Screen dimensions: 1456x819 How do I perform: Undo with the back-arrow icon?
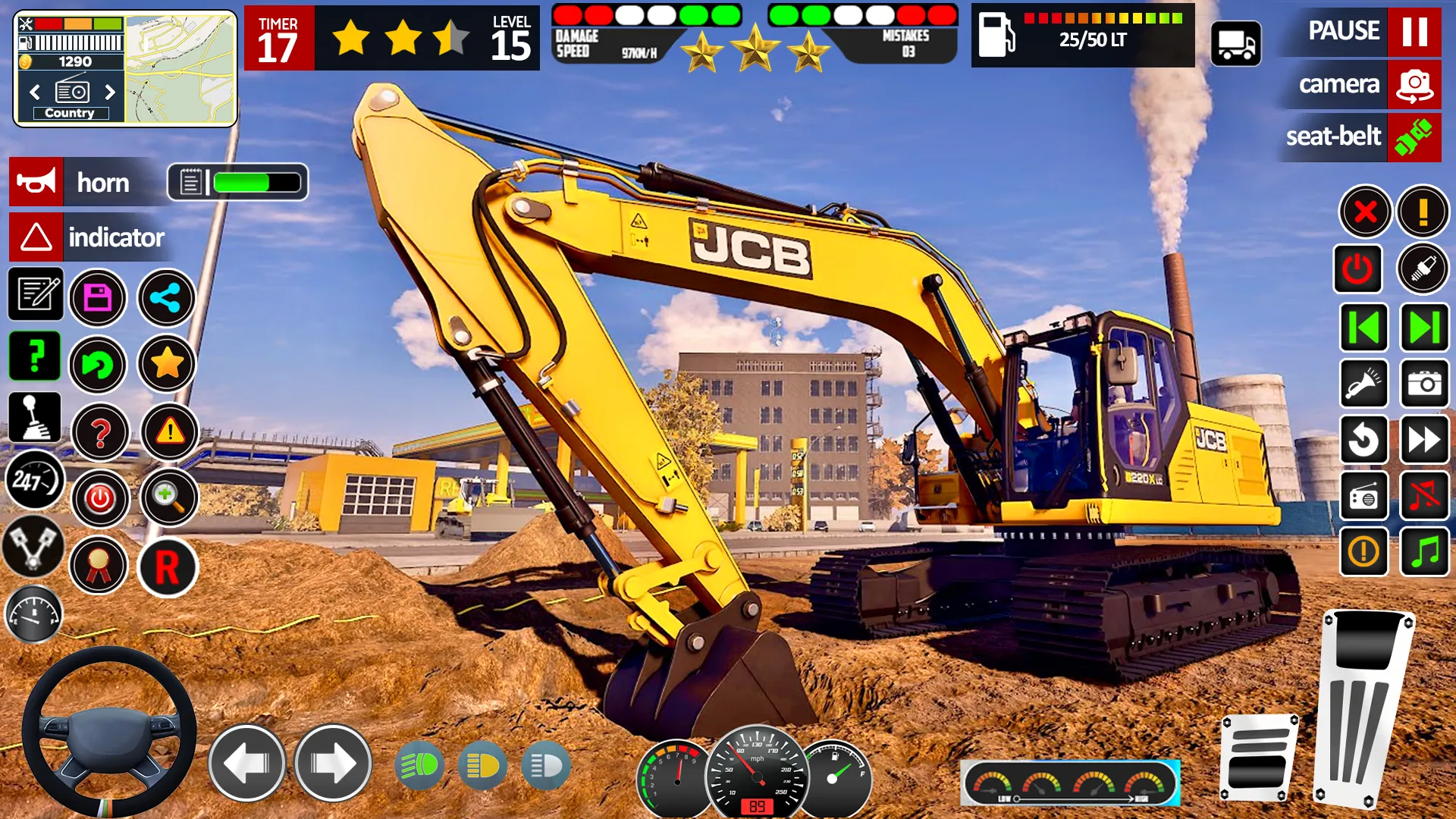point(98,366)
